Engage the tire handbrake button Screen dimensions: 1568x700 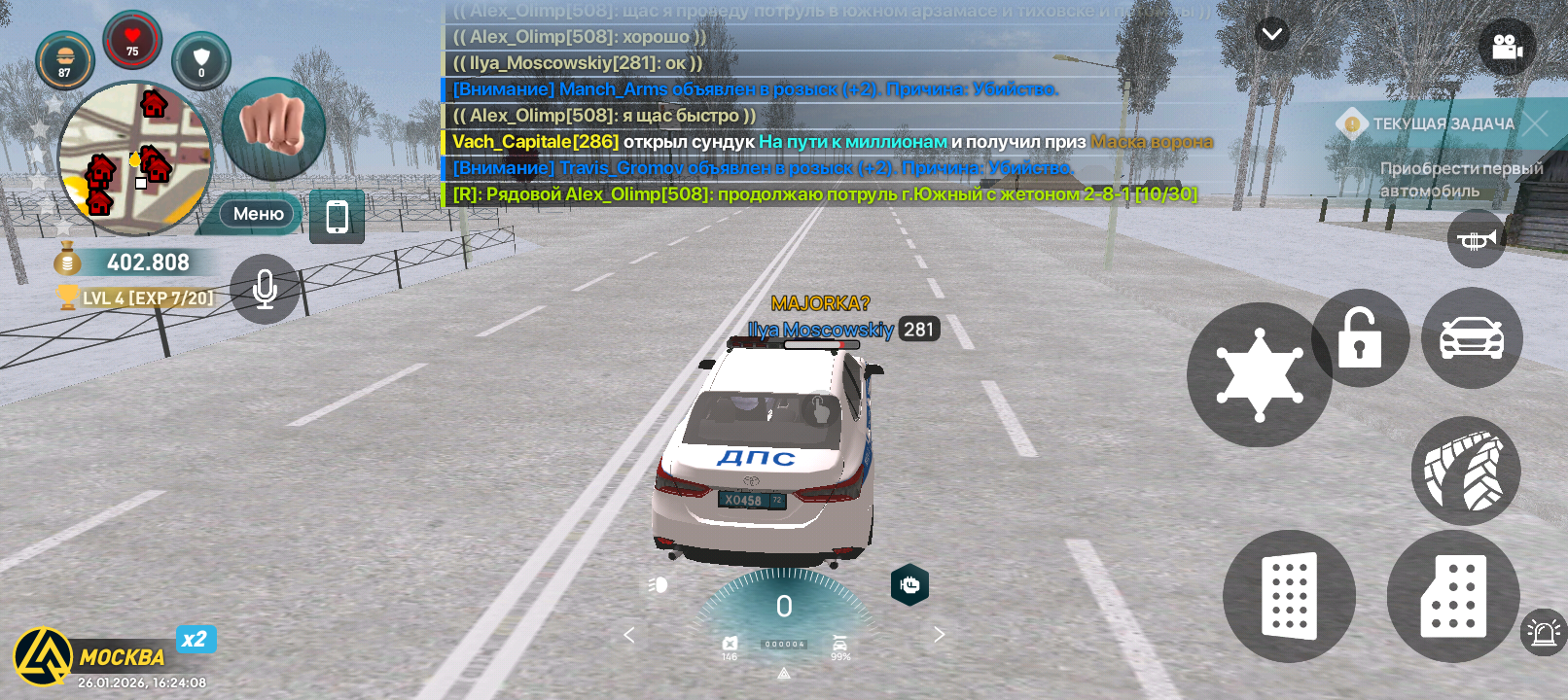[x=1465, y=472]
